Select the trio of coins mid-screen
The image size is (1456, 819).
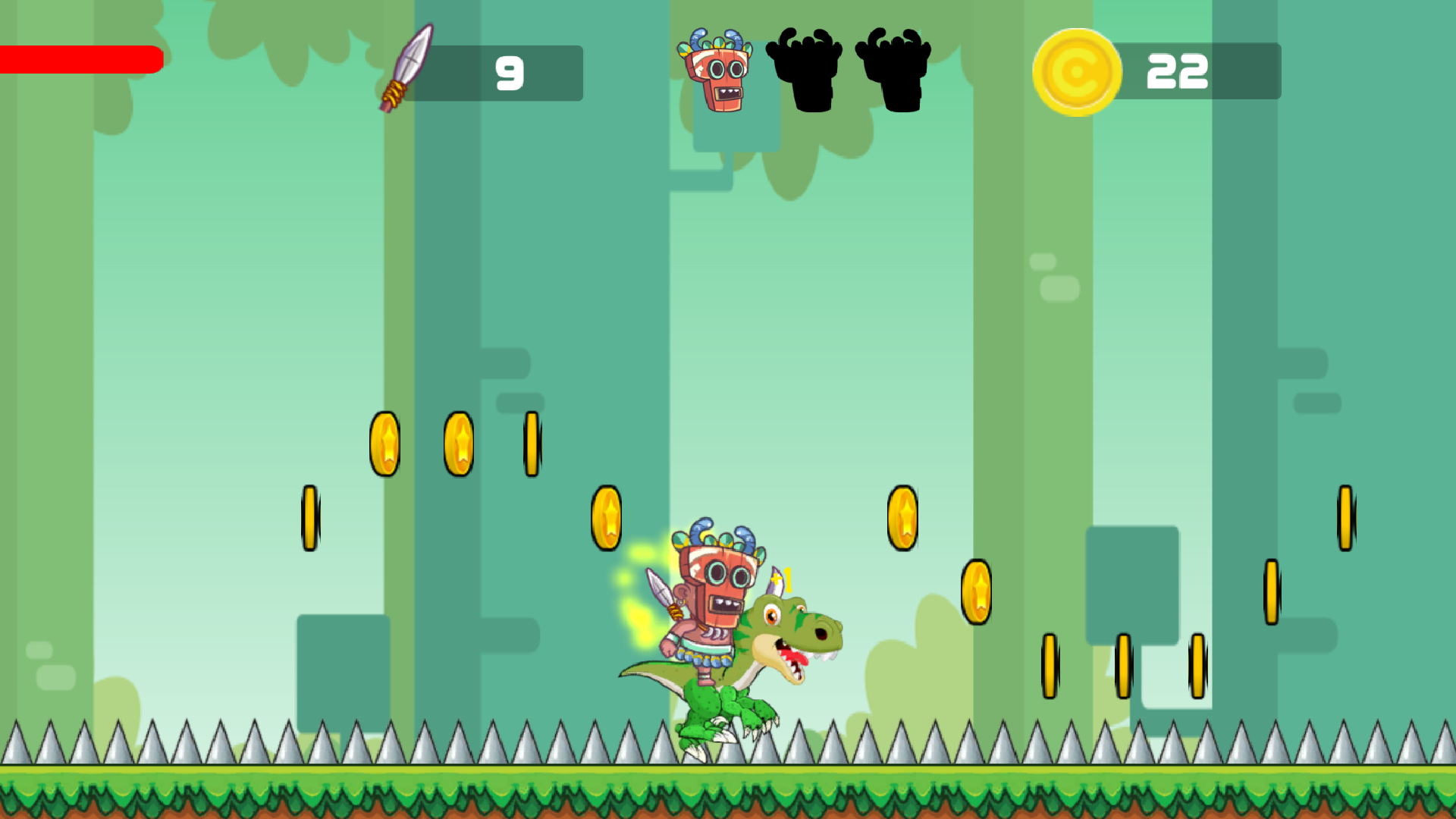coord(459,444)
